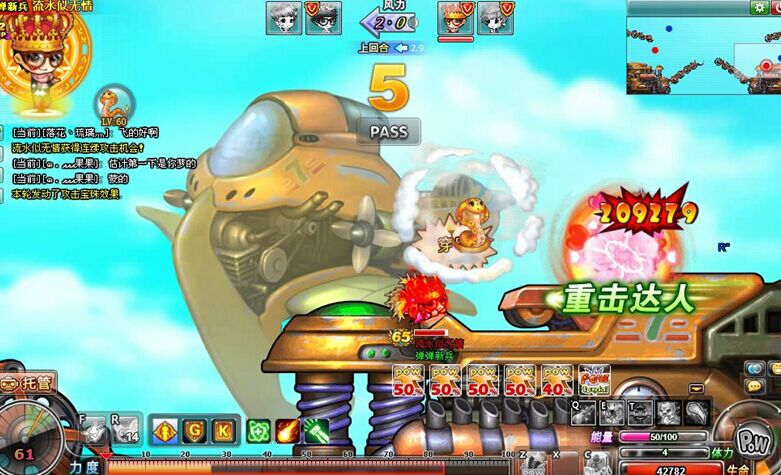Viewport: 781px width, 475px height.
Task: Click the PASS turn button
Action: [388, 131]
